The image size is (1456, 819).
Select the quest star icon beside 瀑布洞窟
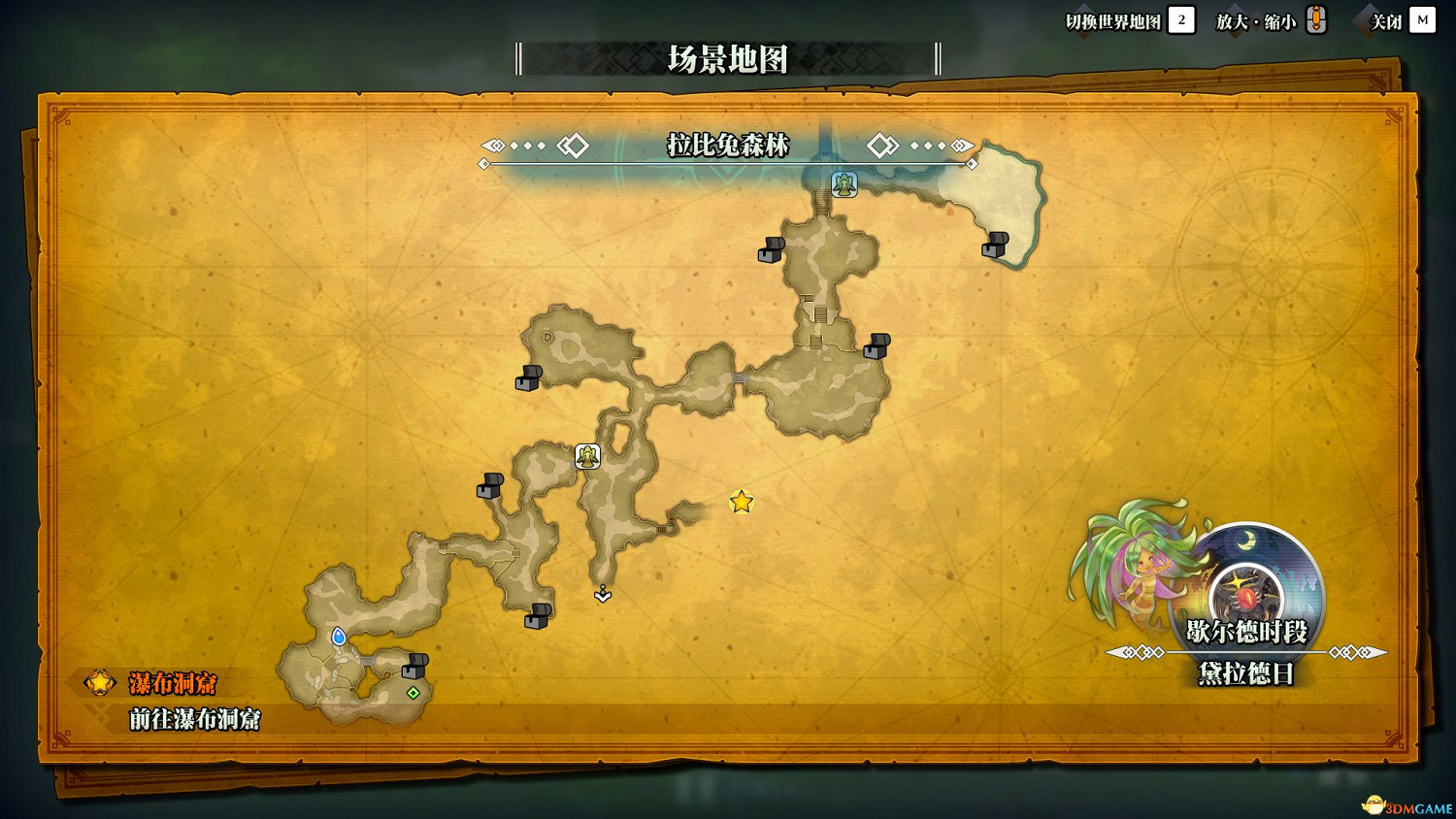point(98,683)
